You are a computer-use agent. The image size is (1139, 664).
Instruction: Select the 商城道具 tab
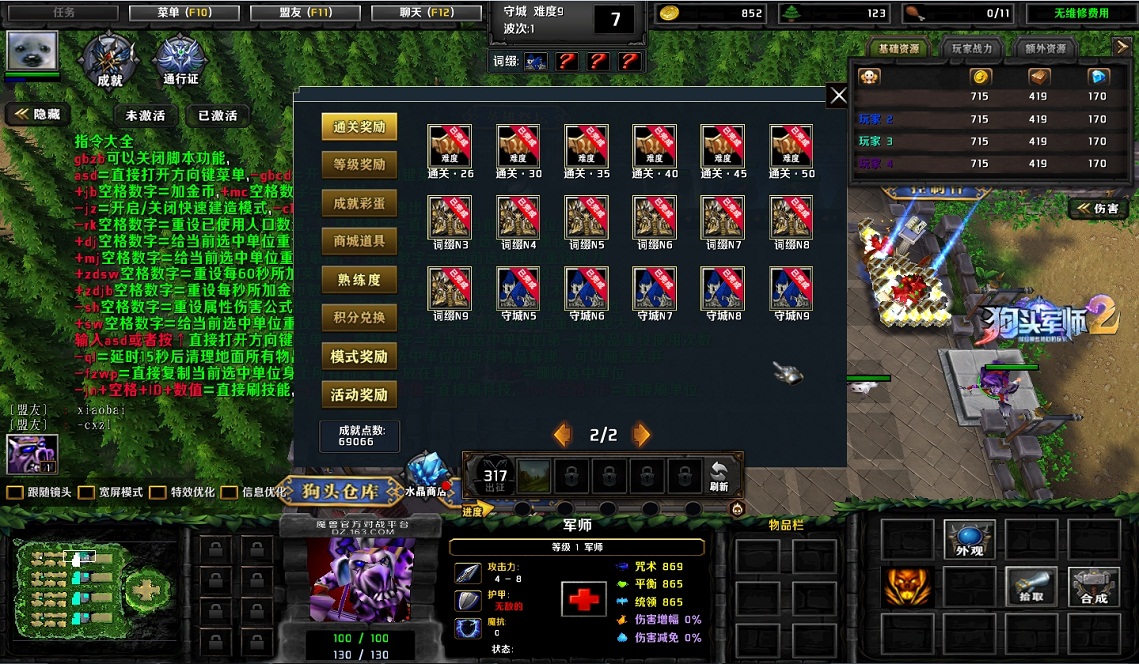[x=359, y=241]
